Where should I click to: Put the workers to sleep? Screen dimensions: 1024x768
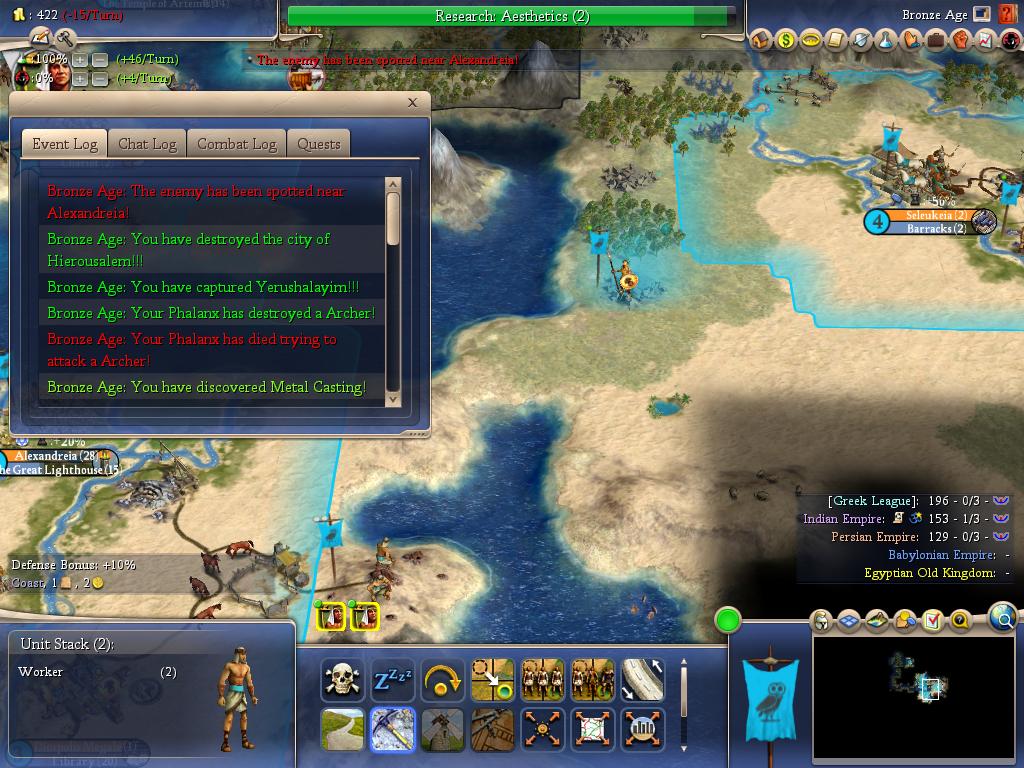(393, 680)
